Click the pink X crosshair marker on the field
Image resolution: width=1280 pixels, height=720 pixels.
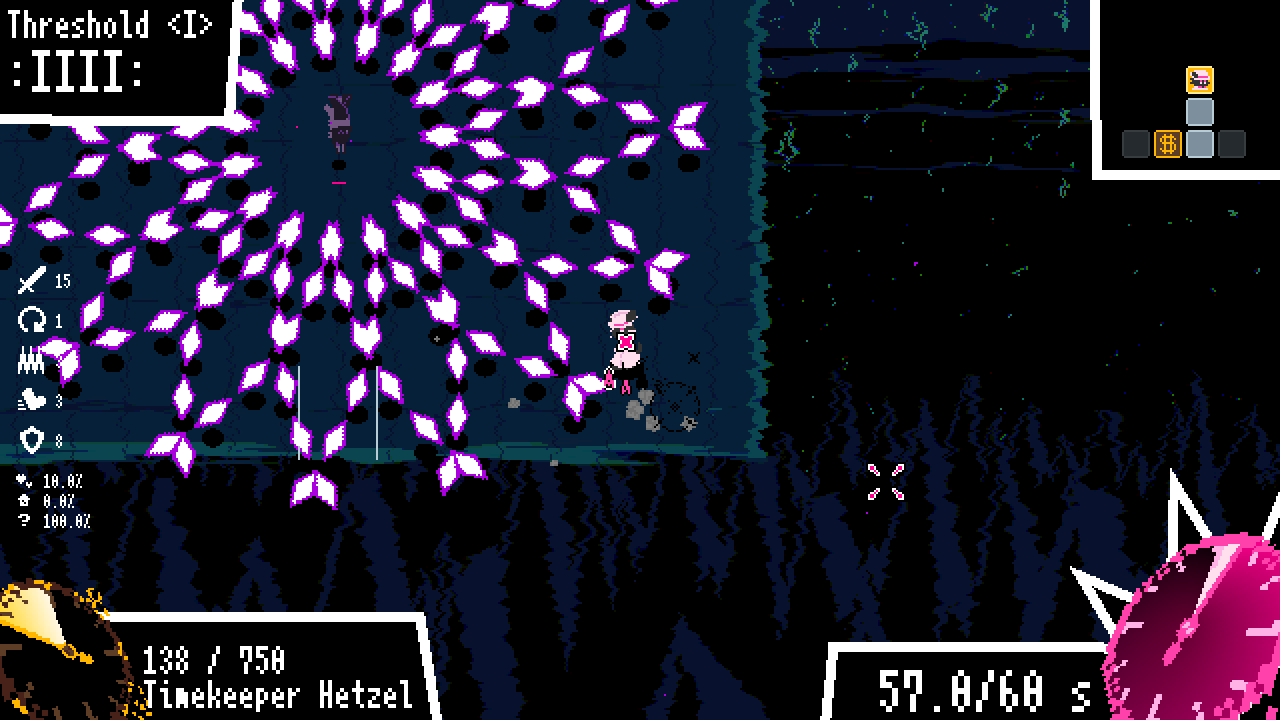pyautogui.click(x=884, y=481)
